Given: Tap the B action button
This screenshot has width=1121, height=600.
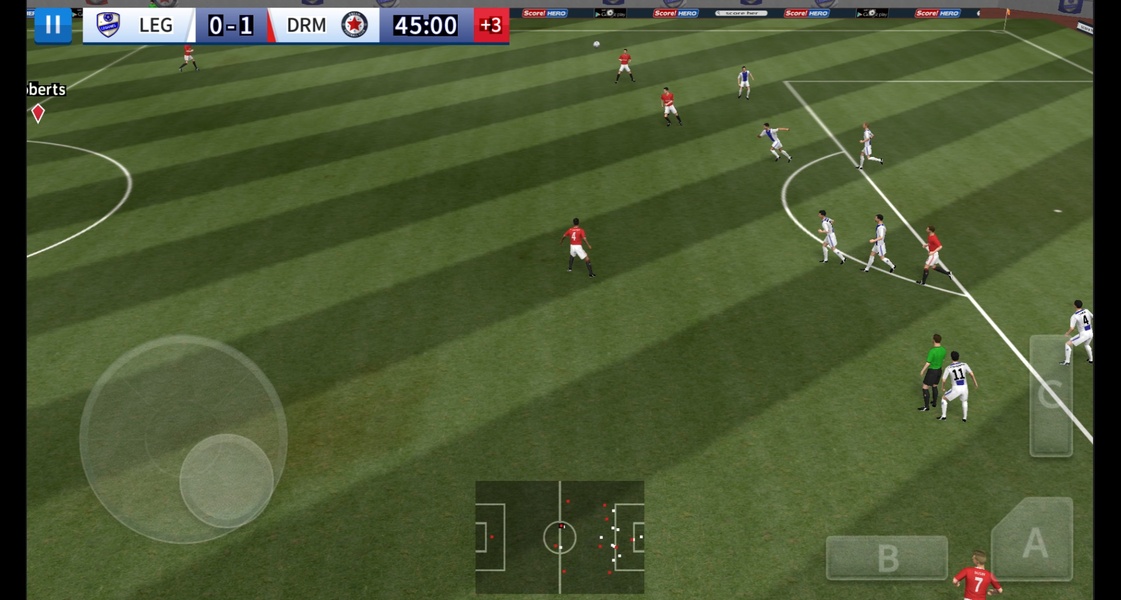Looking at the screenshot, I should tap(886, 557).
